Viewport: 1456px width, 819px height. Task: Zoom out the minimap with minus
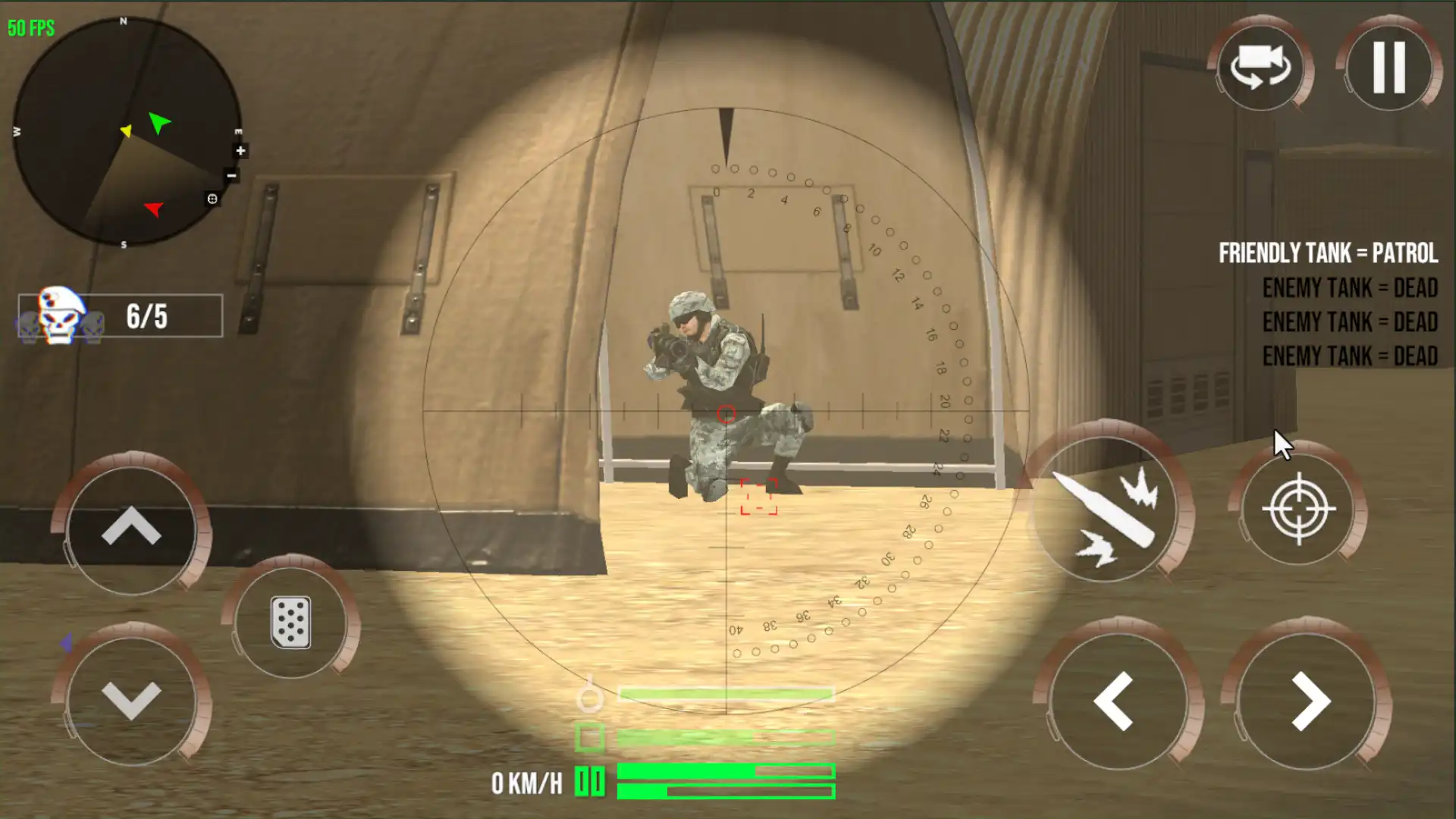click(232, 176)
